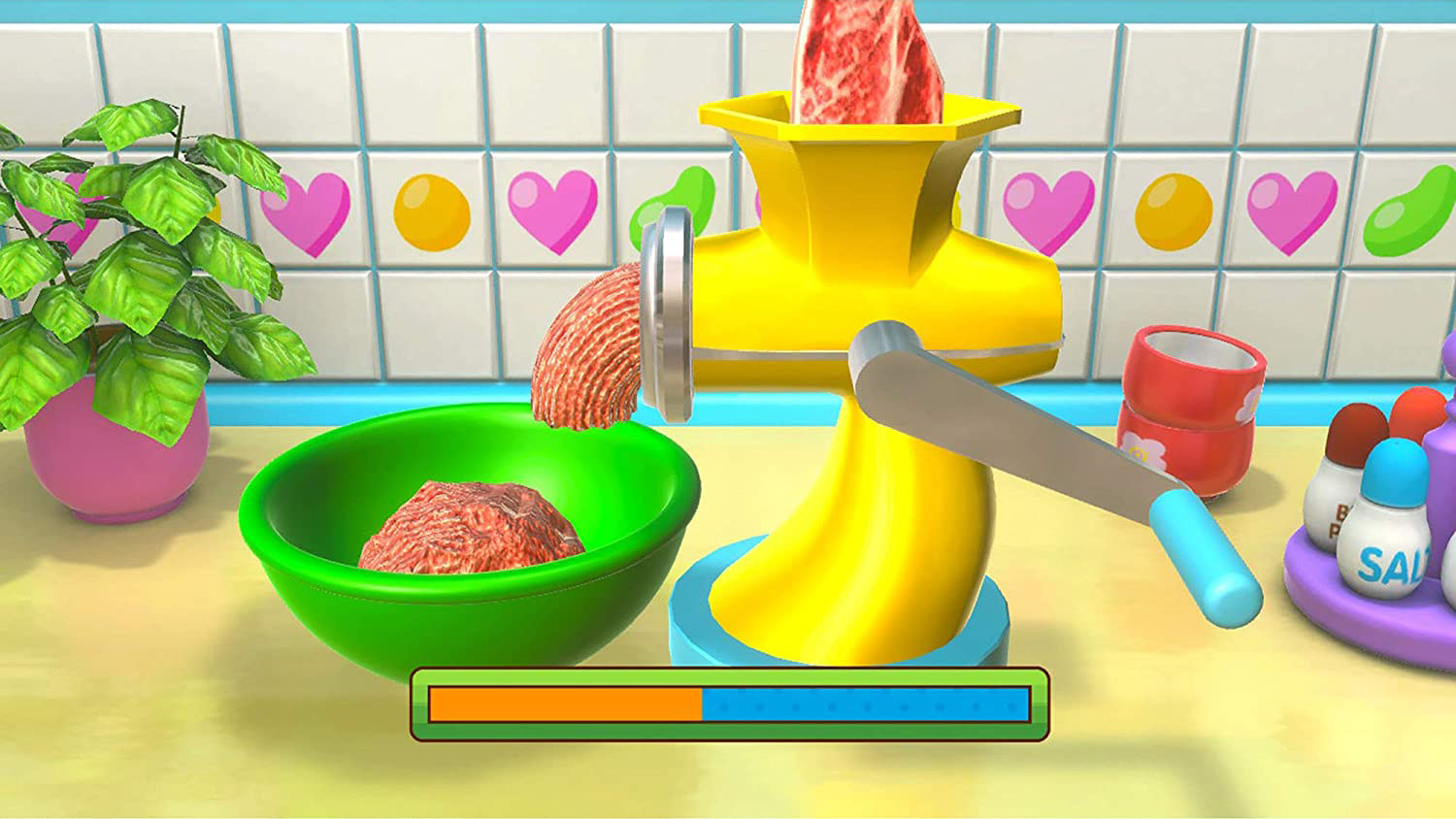The height and width of the screenshot is (819, 1456).
Task: Click the purple rotating spice rack base
Action: click(x=1359, y=602)
